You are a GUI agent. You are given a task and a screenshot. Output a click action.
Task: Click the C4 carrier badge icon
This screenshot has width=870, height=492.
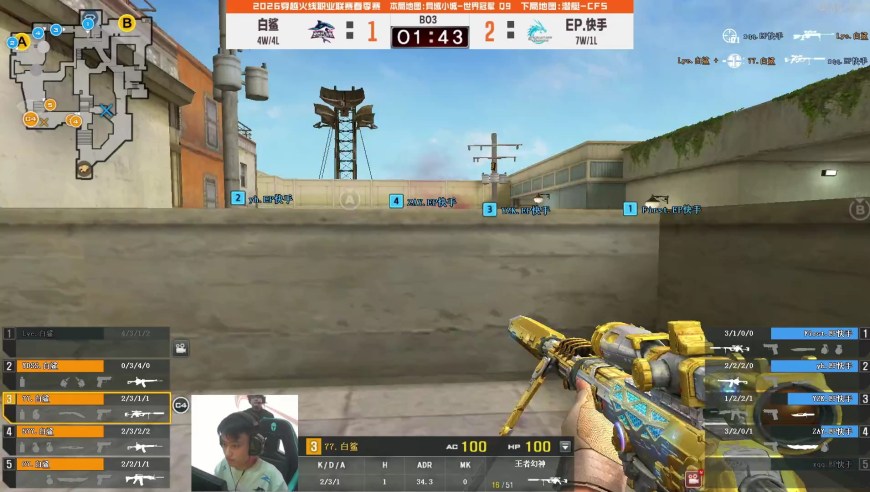click(181, 405)
